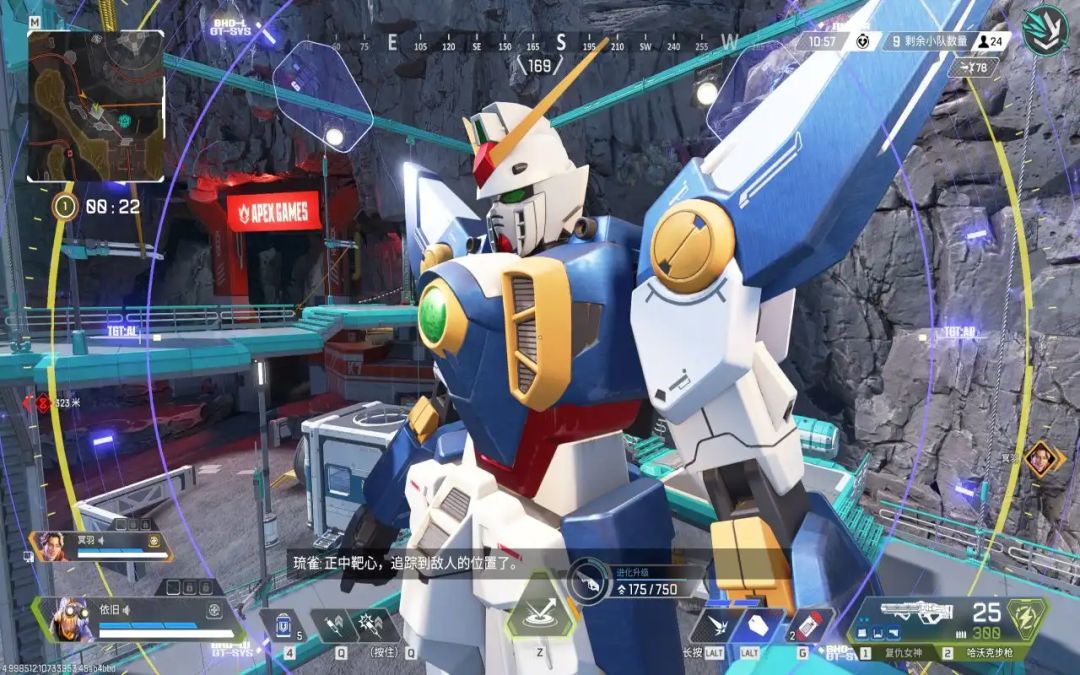This screenshot has width=1080, height=675.
Task: Select teammate 冥羽's squad card
Action: pos(100,545)
